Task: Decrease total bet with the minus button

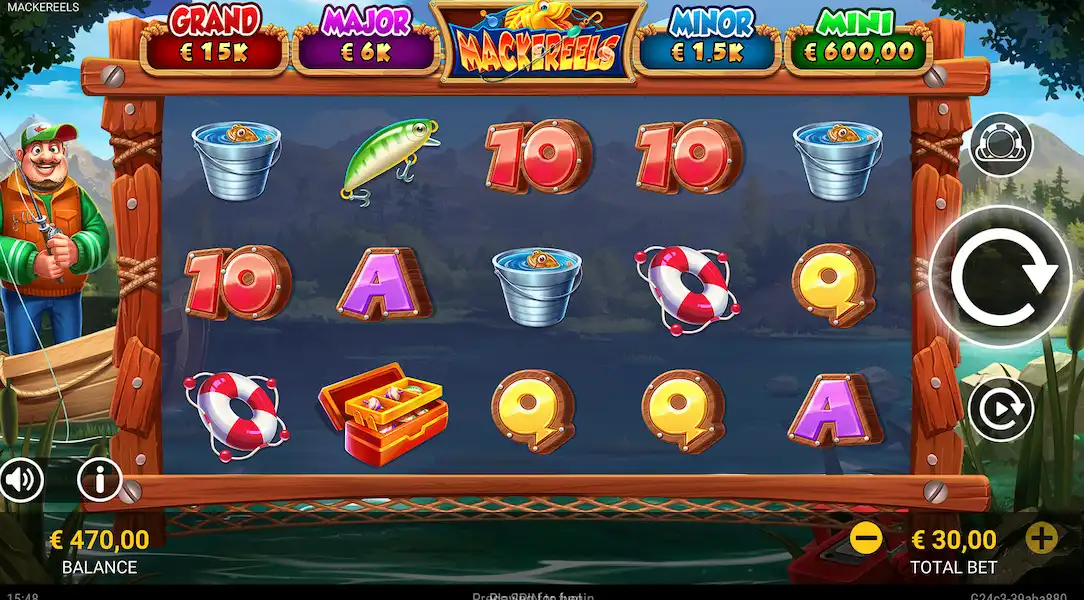Action: pos(866,539)
